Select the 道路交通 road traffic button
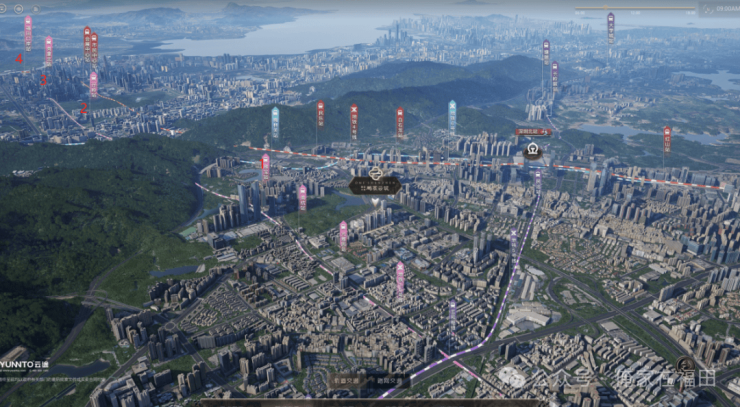Viewport: 740px width, 407px height. coord(390,381)
